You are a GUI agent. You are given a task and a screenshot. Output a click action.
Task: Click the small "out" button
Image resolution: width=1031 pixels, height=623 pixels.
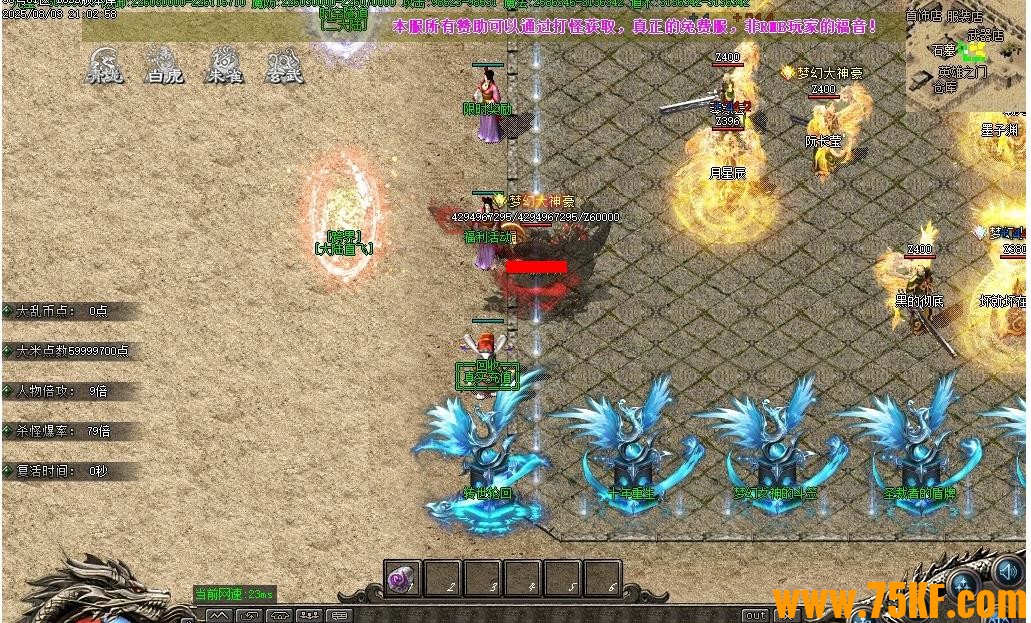(756, 615)
